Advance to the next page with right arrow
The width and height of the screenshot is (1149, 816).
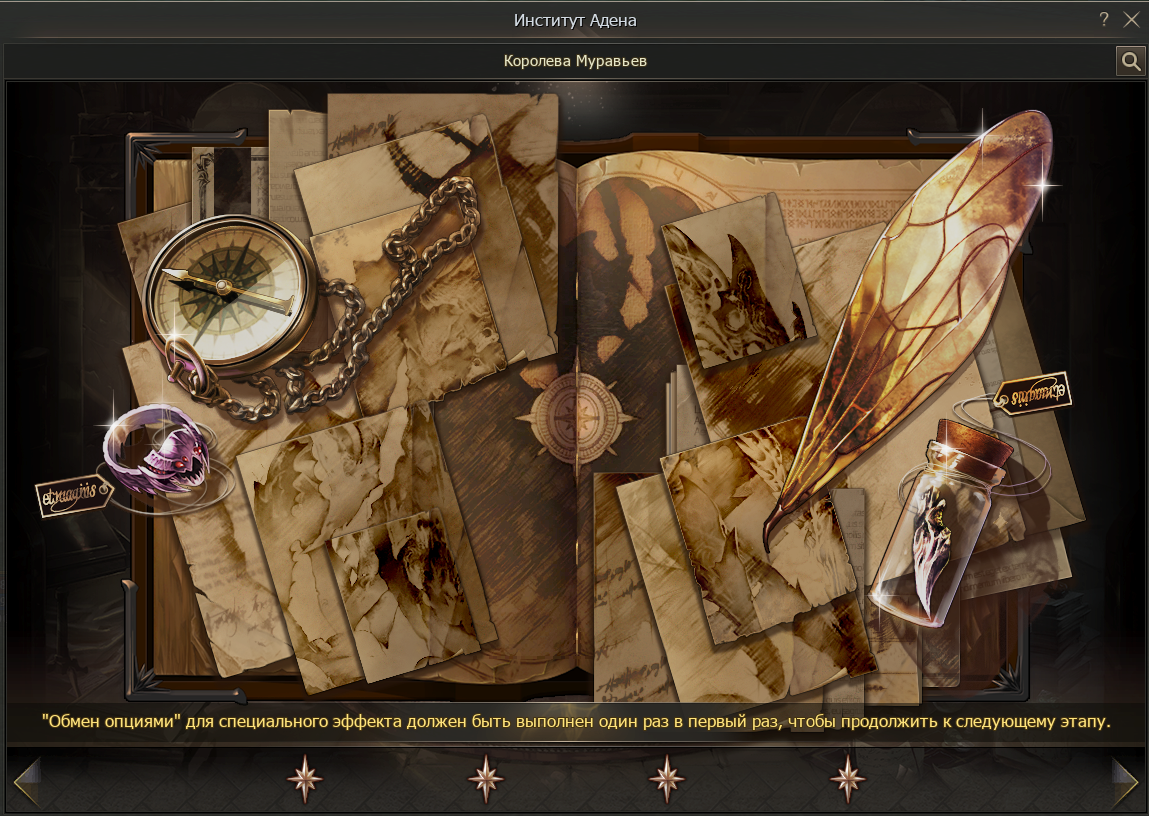click(x=1125, y=781)
